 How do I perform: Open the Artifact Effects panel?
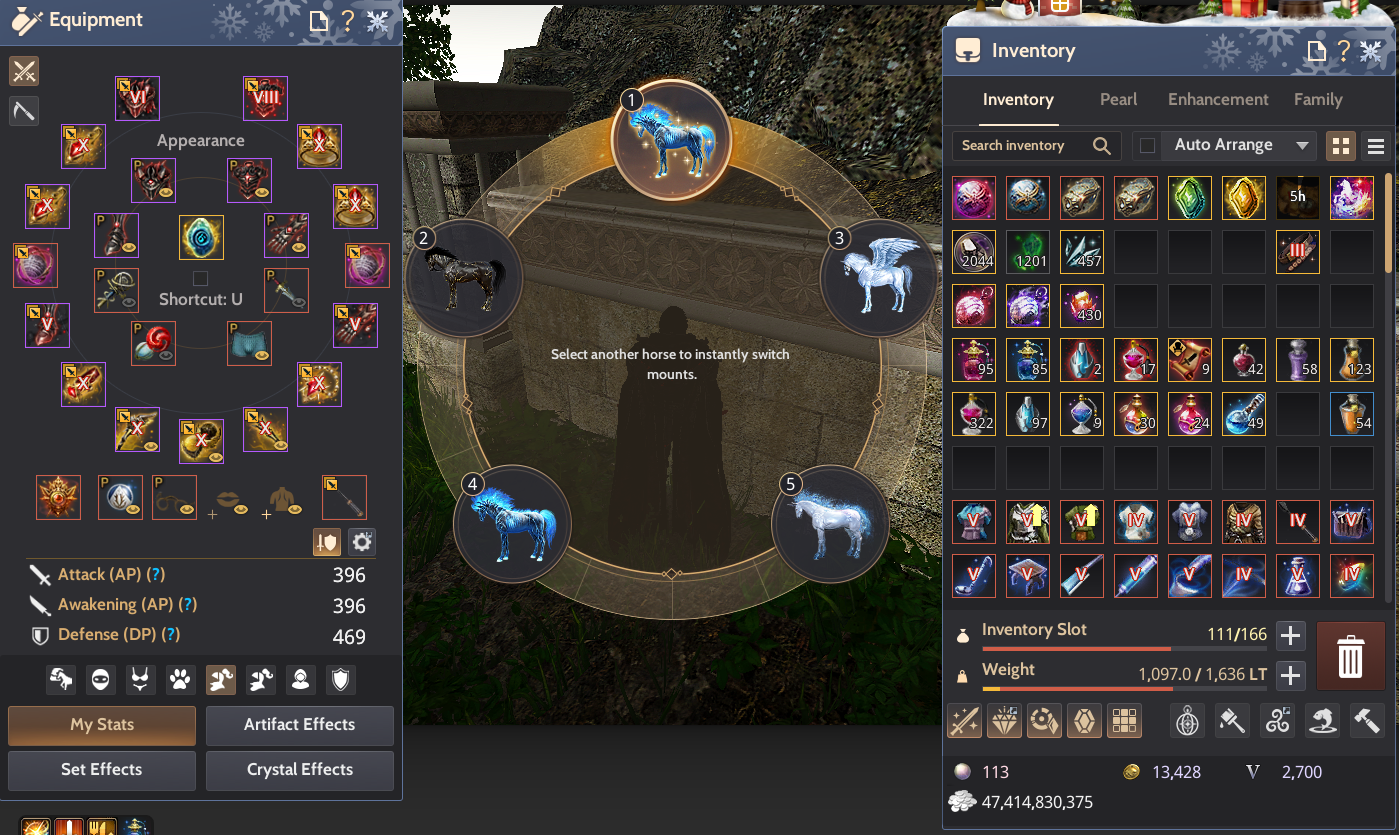tap(300, 725)
